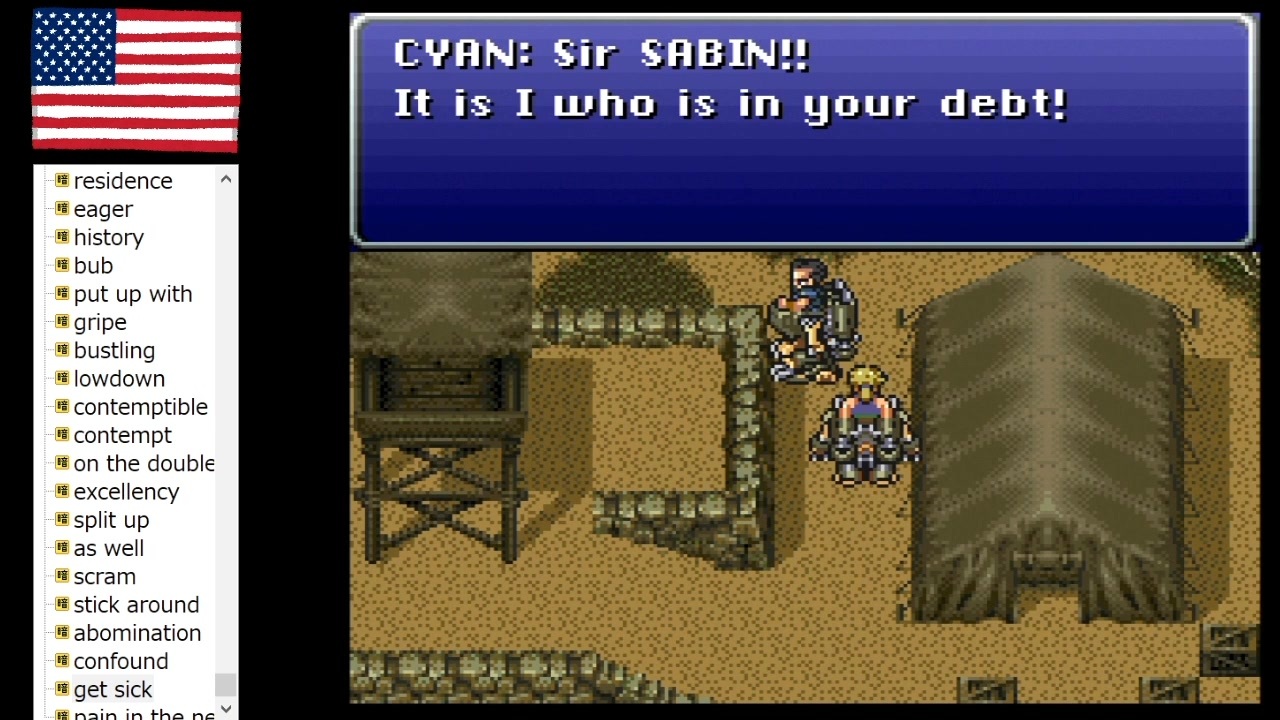Click the dictionary icon beside "residence"
Image resolution: width=1280 pixels, height=720 pixels.
60,181
